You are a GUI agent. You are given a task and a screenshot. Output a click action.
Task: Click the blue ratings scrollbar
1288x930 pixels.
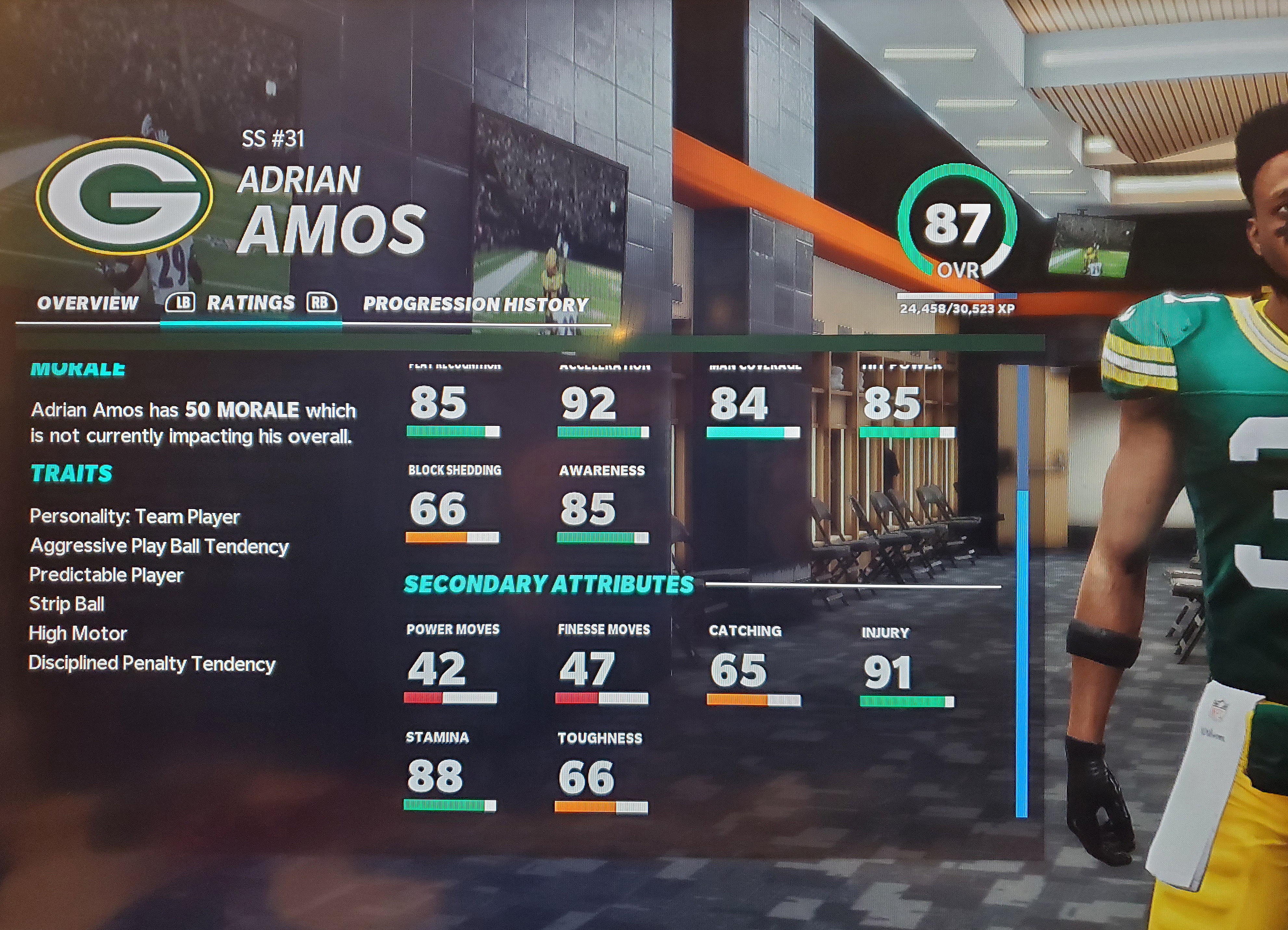coord(1022,653)
